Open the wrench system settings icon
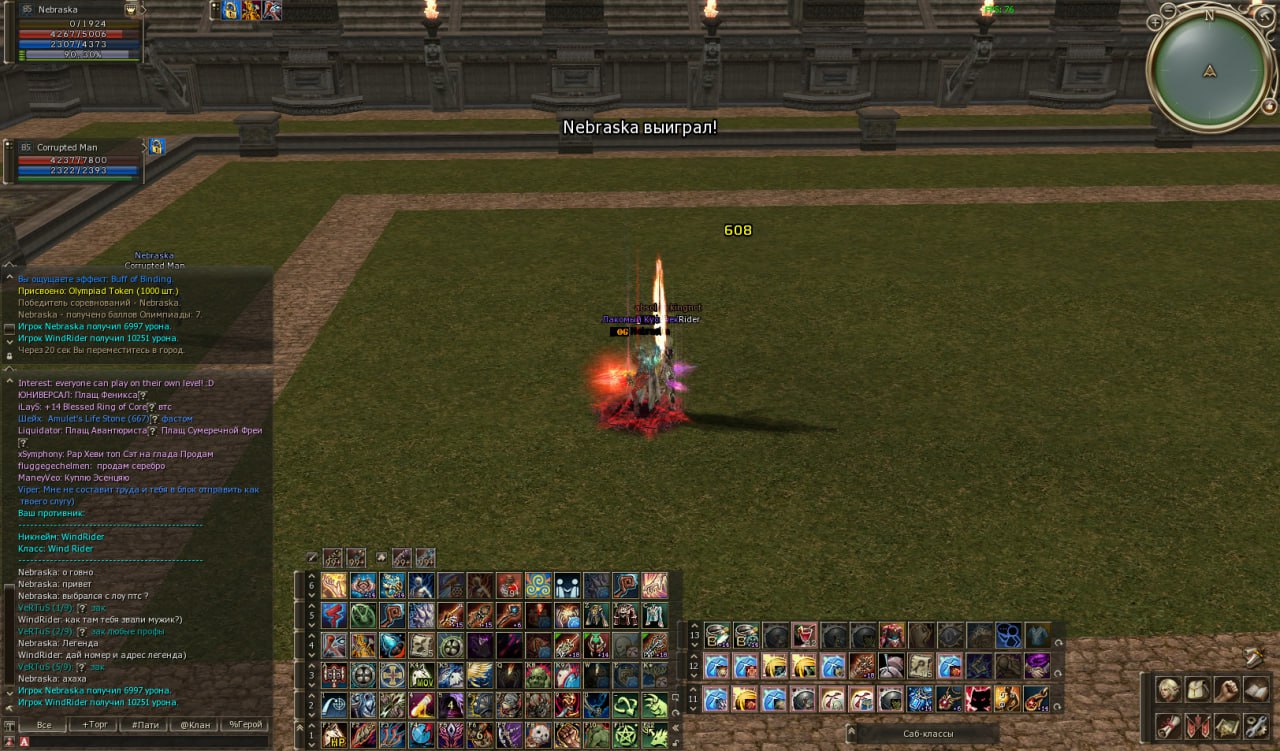 pyautogui.click(x=1256, y=725)
